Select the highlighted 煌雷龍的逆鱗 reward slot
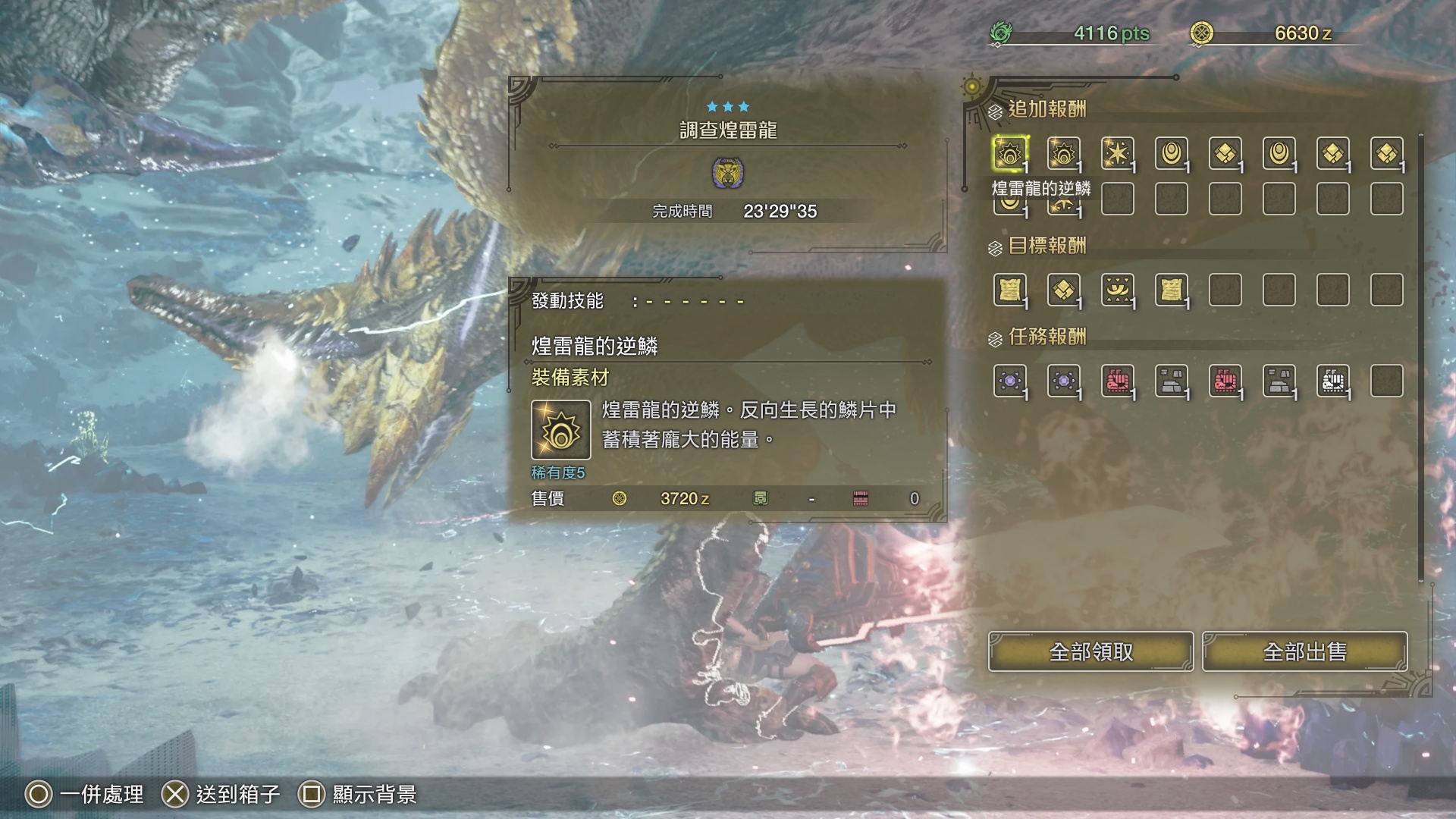Screen dimensions: 1456x819 click(x=1009, y=154)
